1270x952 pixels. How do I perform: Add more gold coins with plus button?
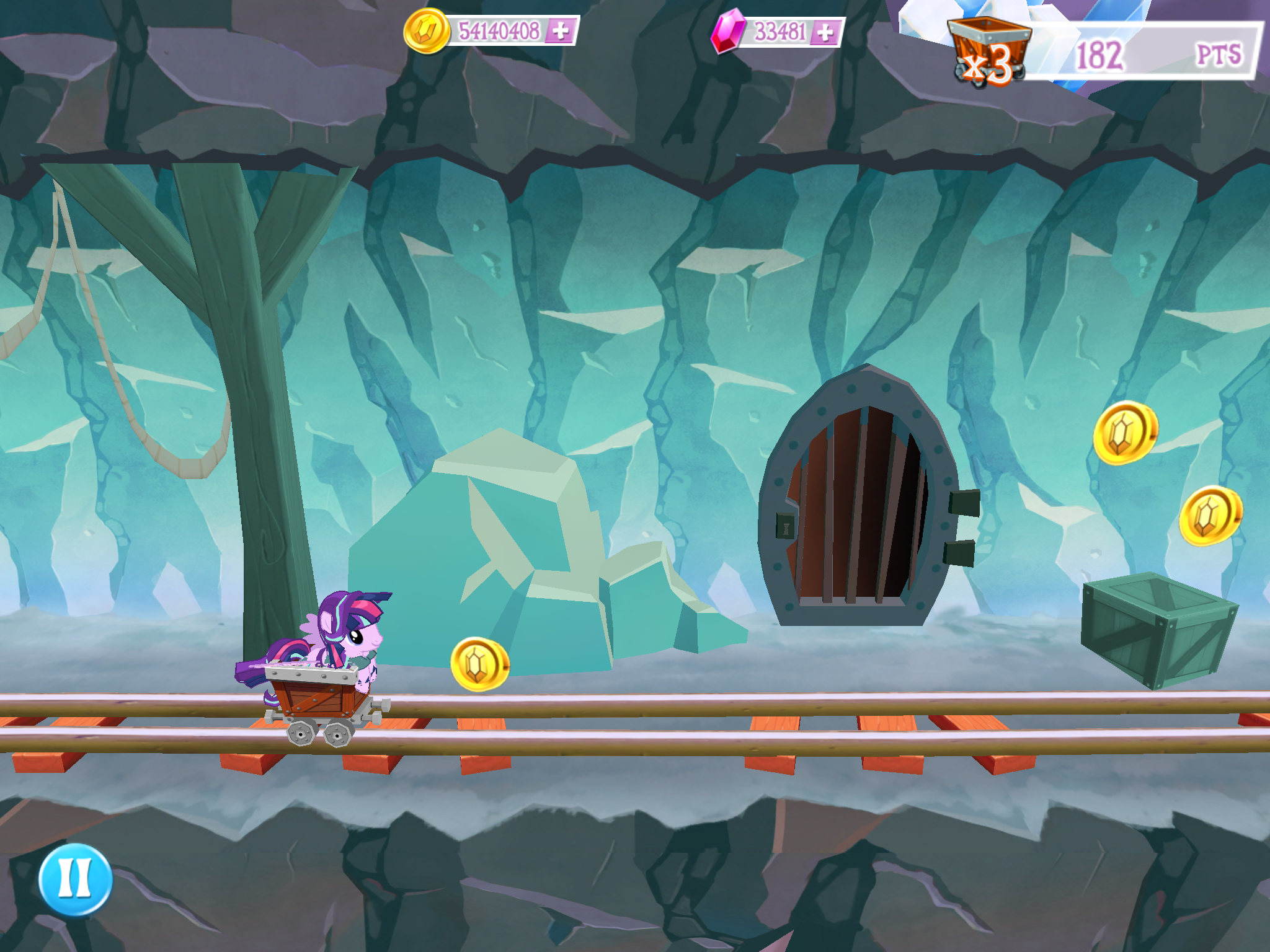pos(560,30)
